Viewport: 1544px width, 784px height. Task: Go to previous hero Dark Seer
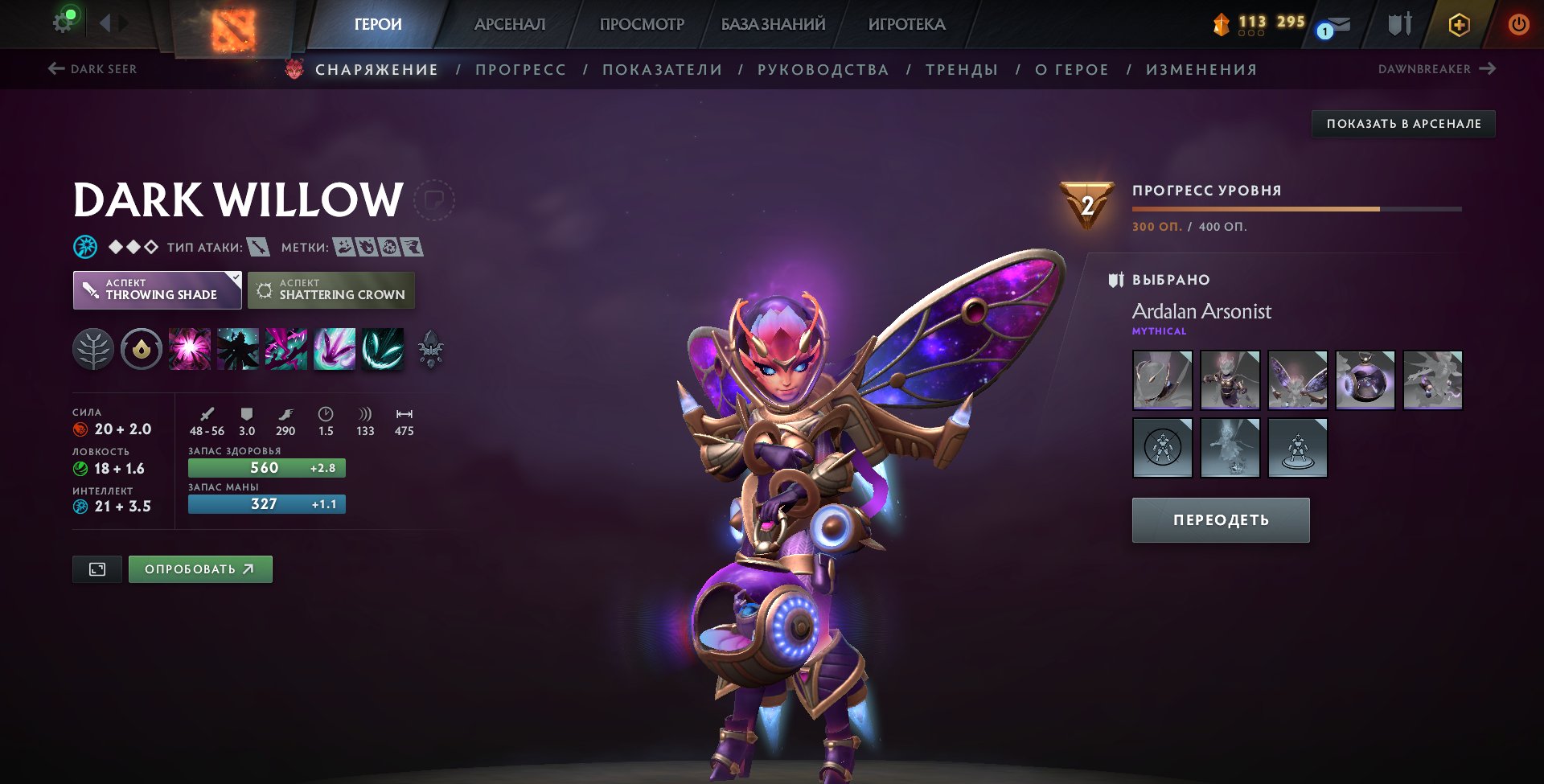coord(92,69)
